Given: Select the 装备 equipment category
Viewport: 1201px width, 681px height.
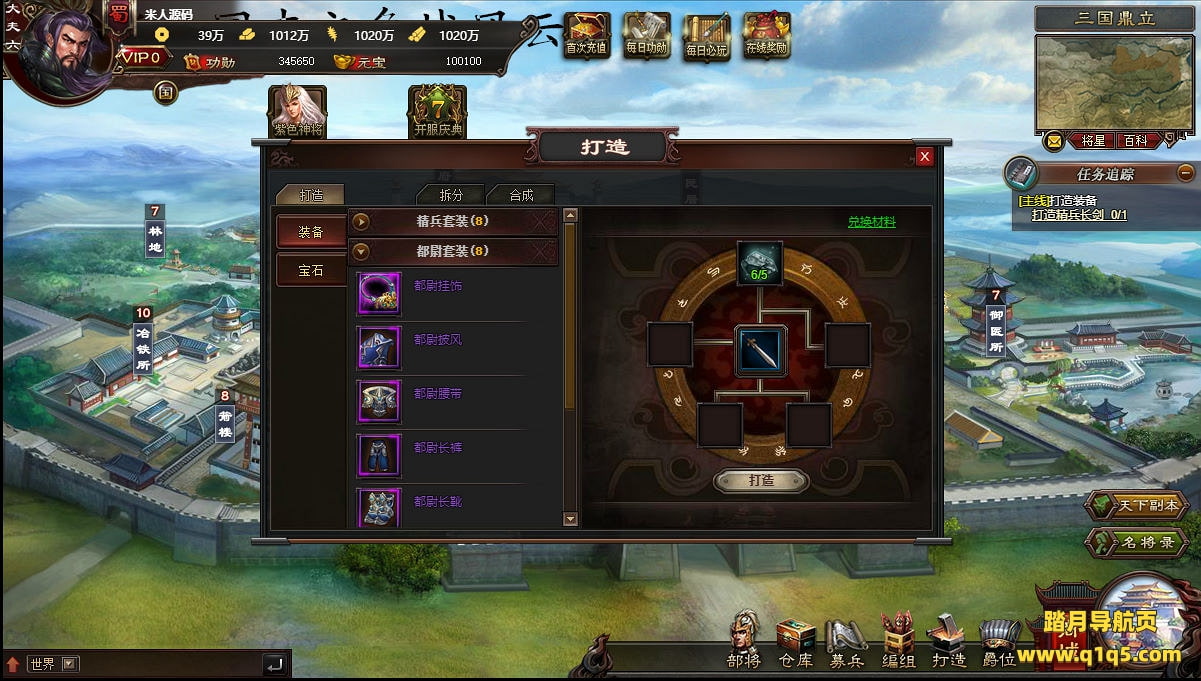Looking at the screenshot, I should [x=311, y=232].
